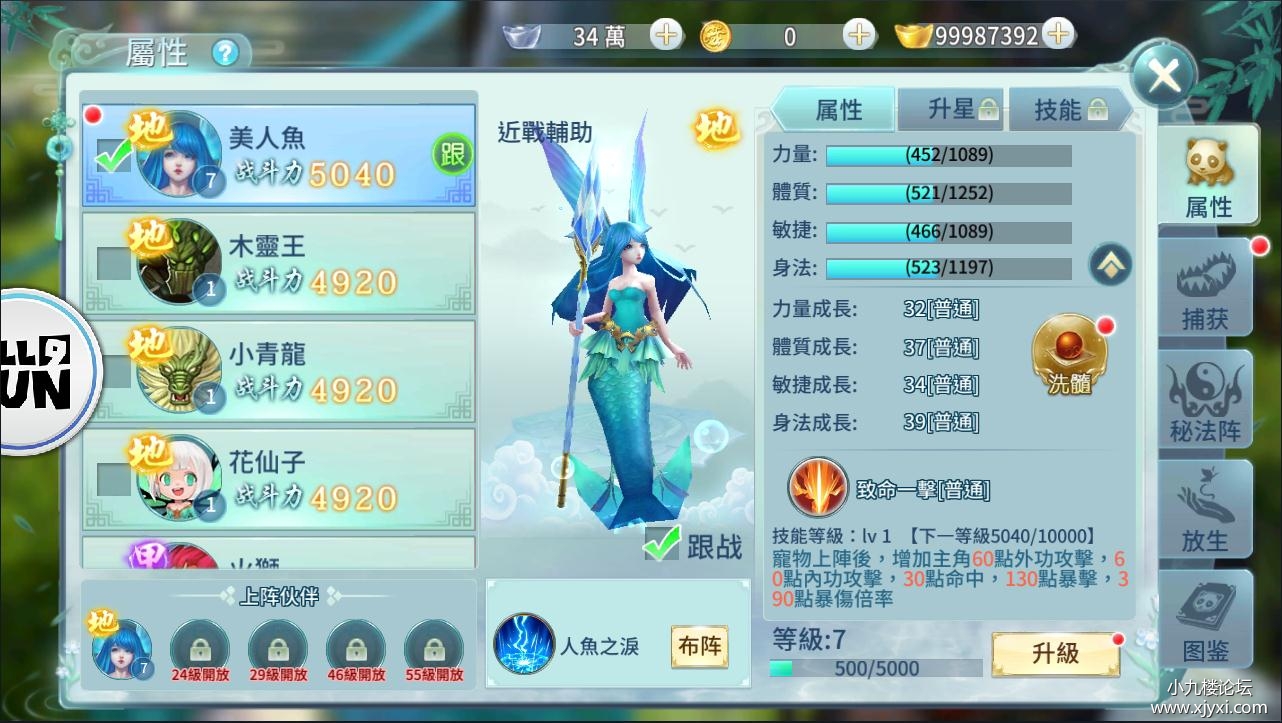Open the help question mark beside 屬性

tap(226, 52)
